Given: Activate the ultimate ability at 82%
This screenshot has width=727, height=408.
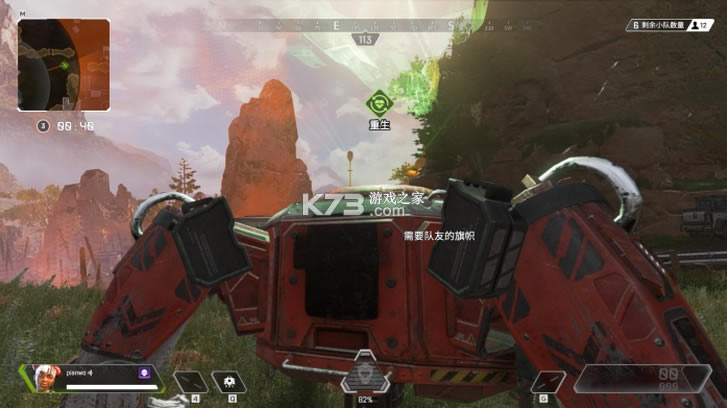Looking at the screenshot, I should click(x=365, y=378).
